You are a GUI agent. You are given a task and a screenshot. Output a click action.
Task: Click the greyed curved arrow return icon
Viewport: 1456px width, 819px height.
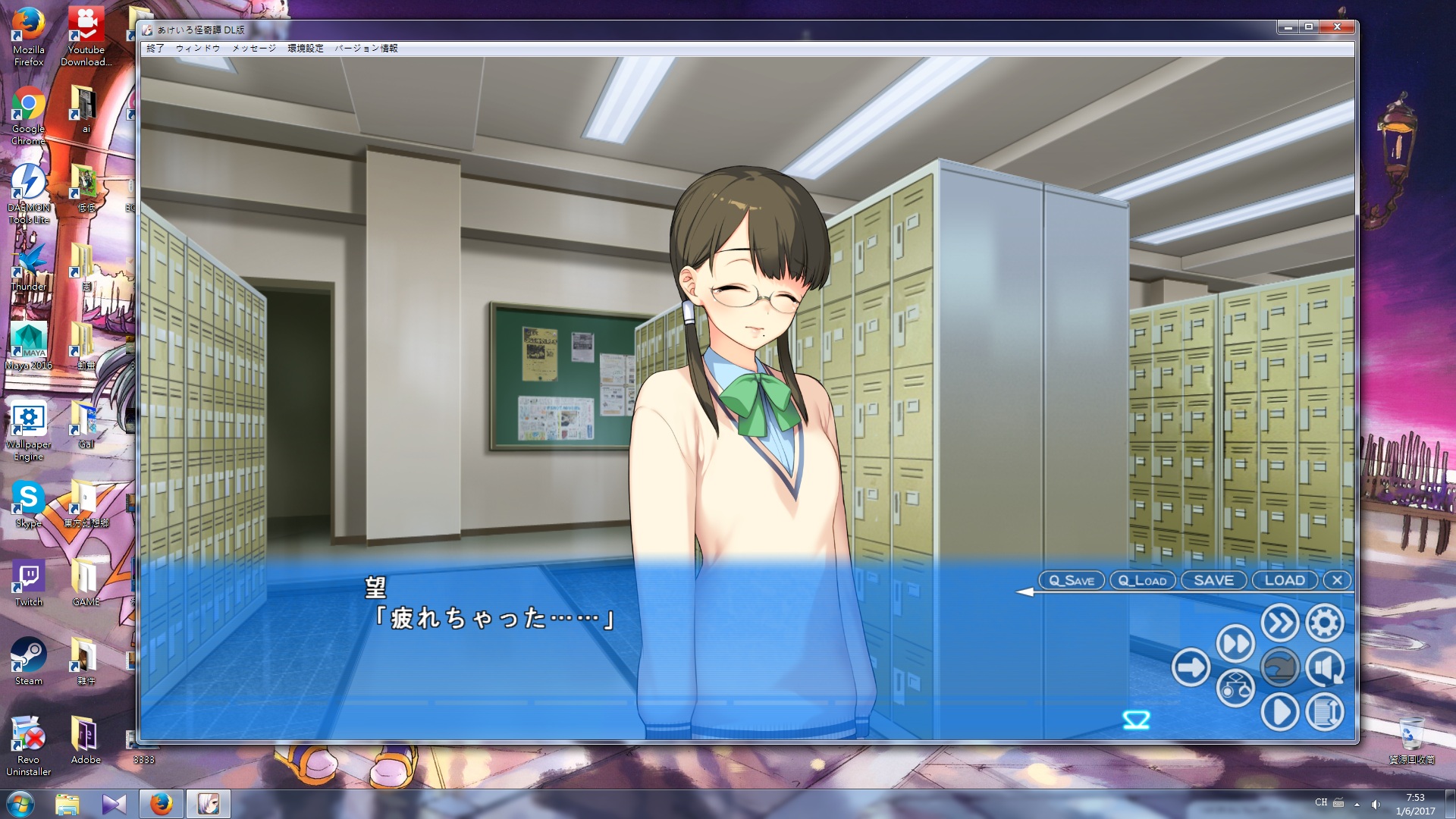click(1280, 668)
